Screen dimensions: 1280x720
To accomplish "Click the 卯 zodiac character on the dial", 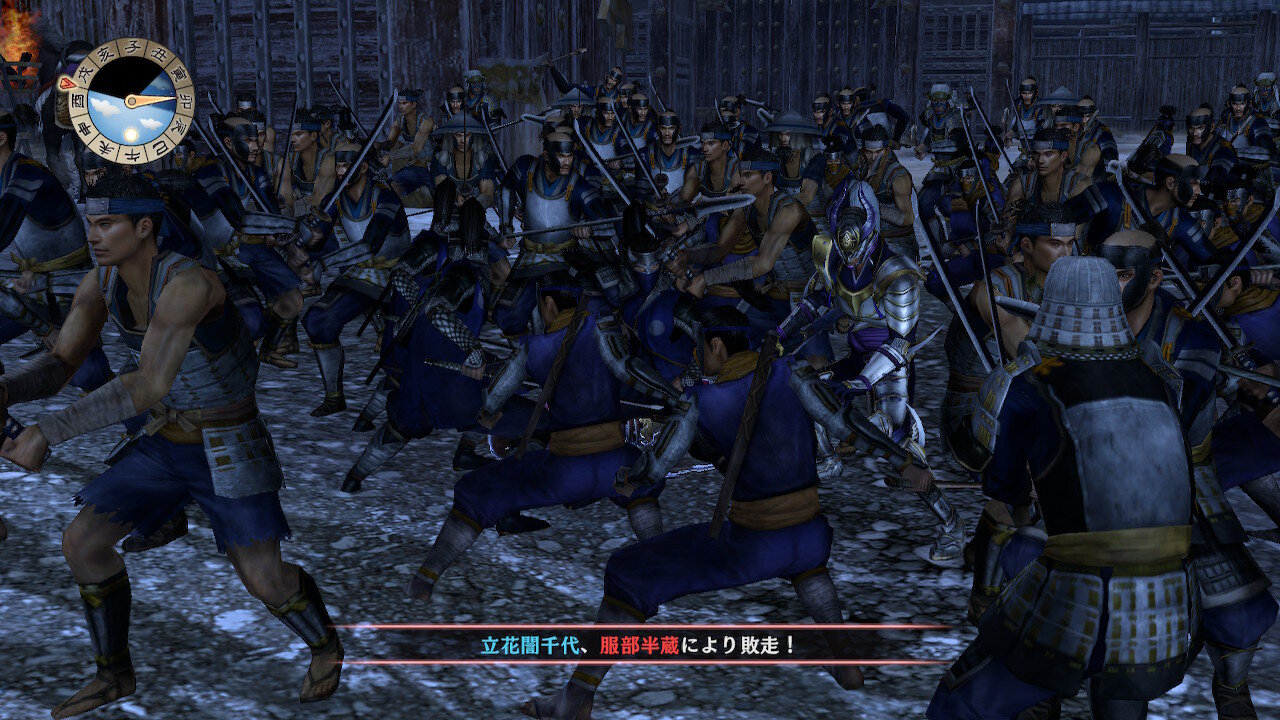I will coord(183,99).
